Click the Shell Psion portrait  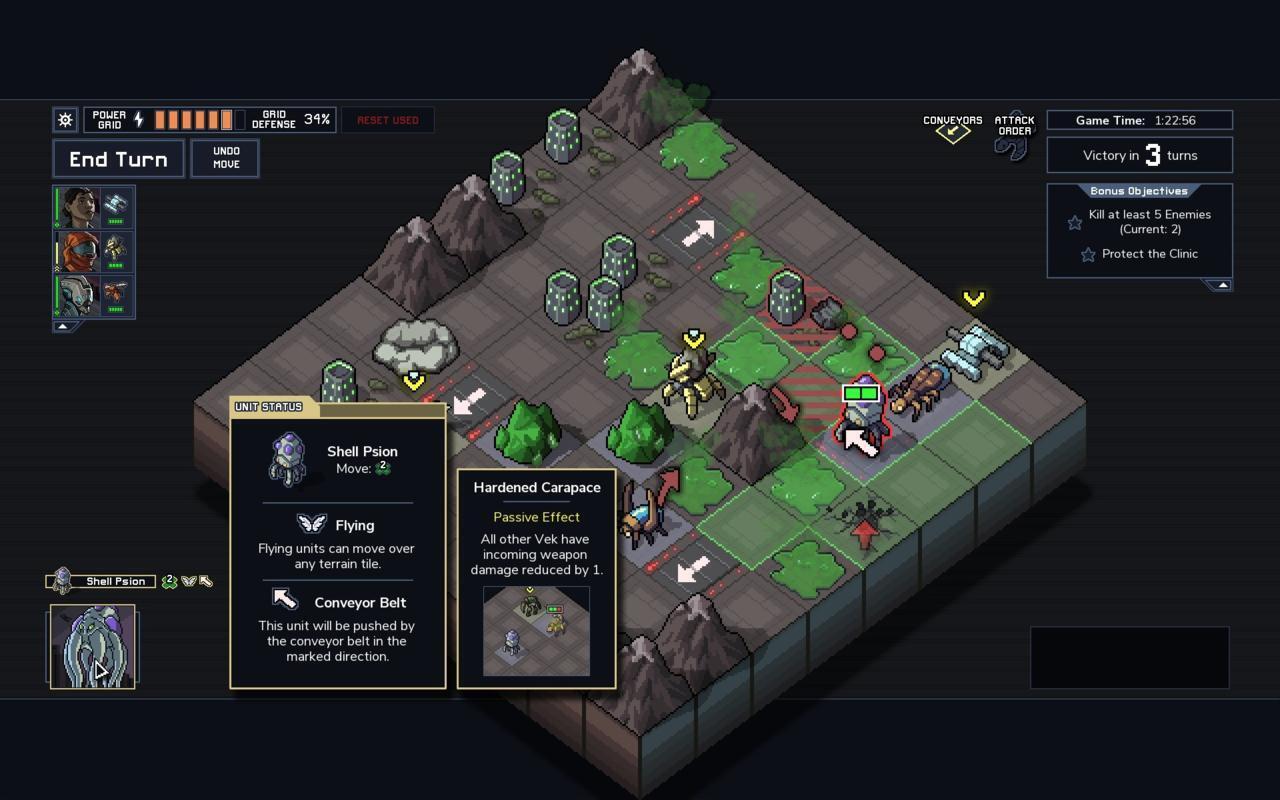(x=93, y=647)
